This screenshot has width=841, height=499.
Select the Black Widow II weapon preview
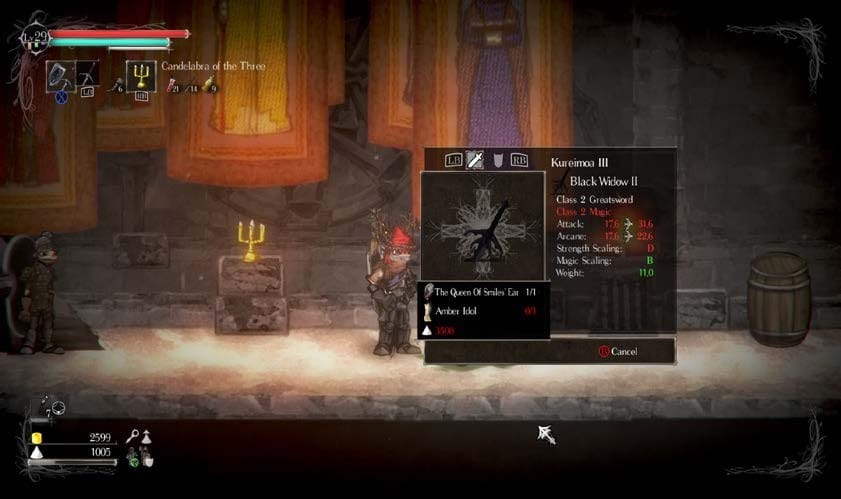coord(482,226)
